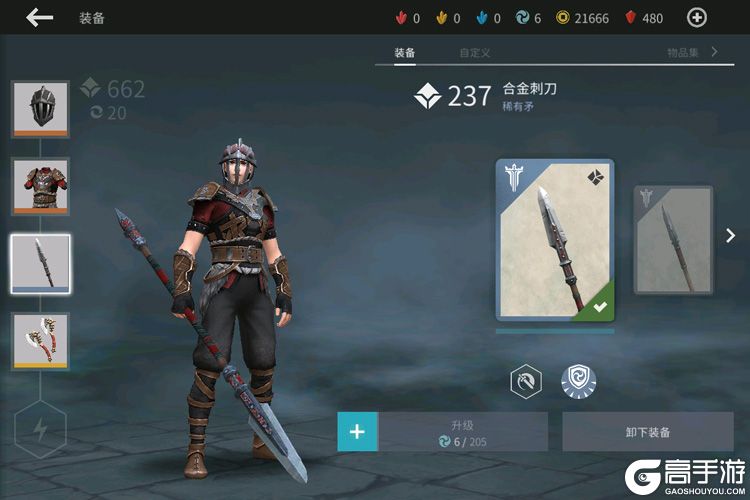Open the 自定义 tab
Image resolution: width=750 pixels, height=500 pixels.
coord(474,52)
